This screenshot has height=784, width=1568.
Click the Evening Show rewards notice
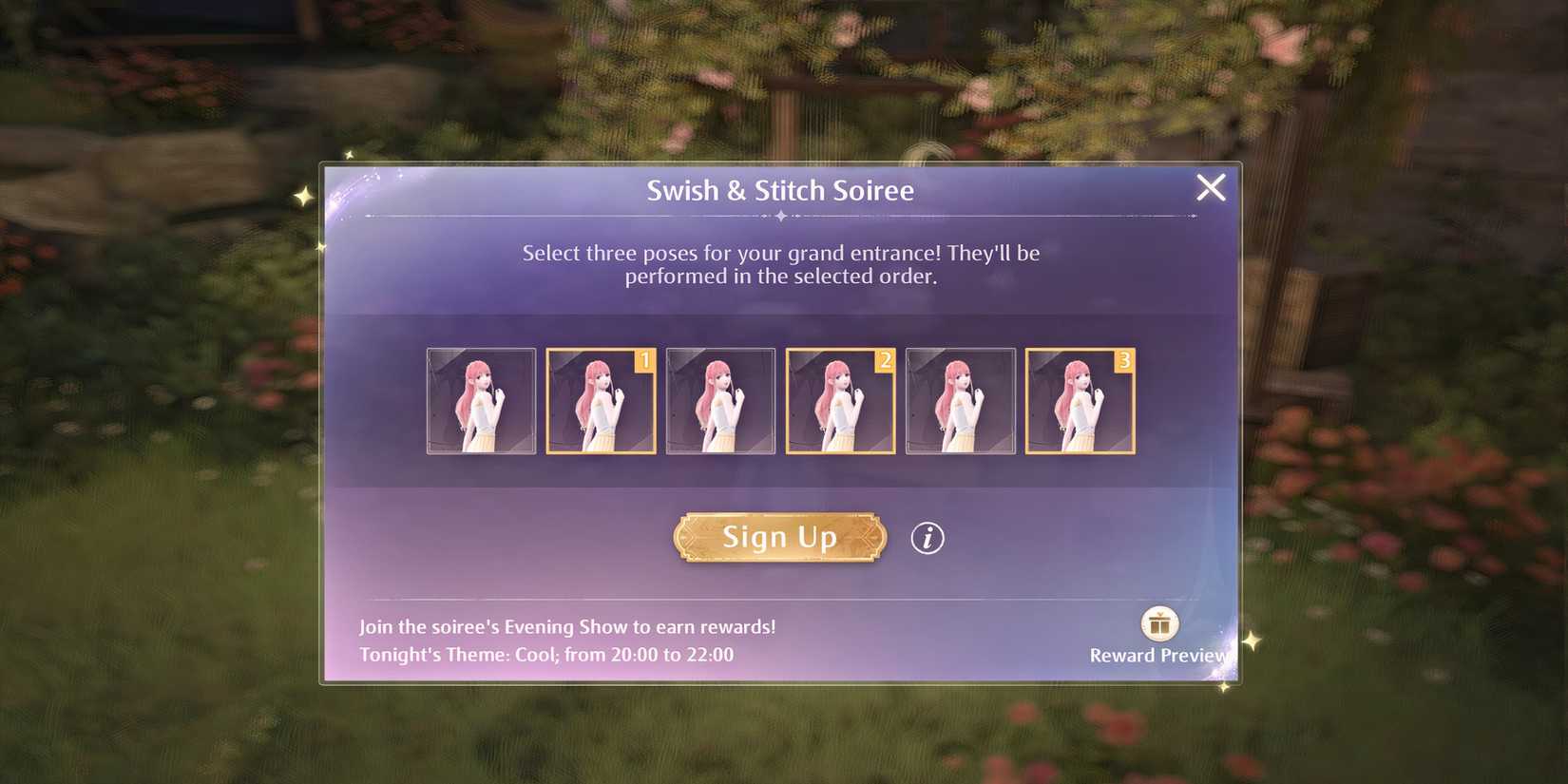coord(567,627)
